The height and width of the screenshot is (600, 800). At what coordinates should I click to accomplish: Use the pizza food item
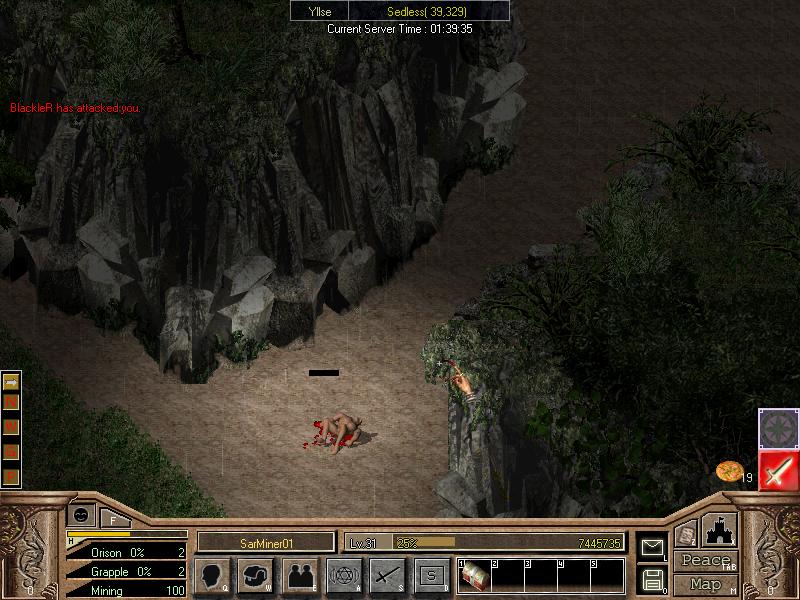[729, 471]
